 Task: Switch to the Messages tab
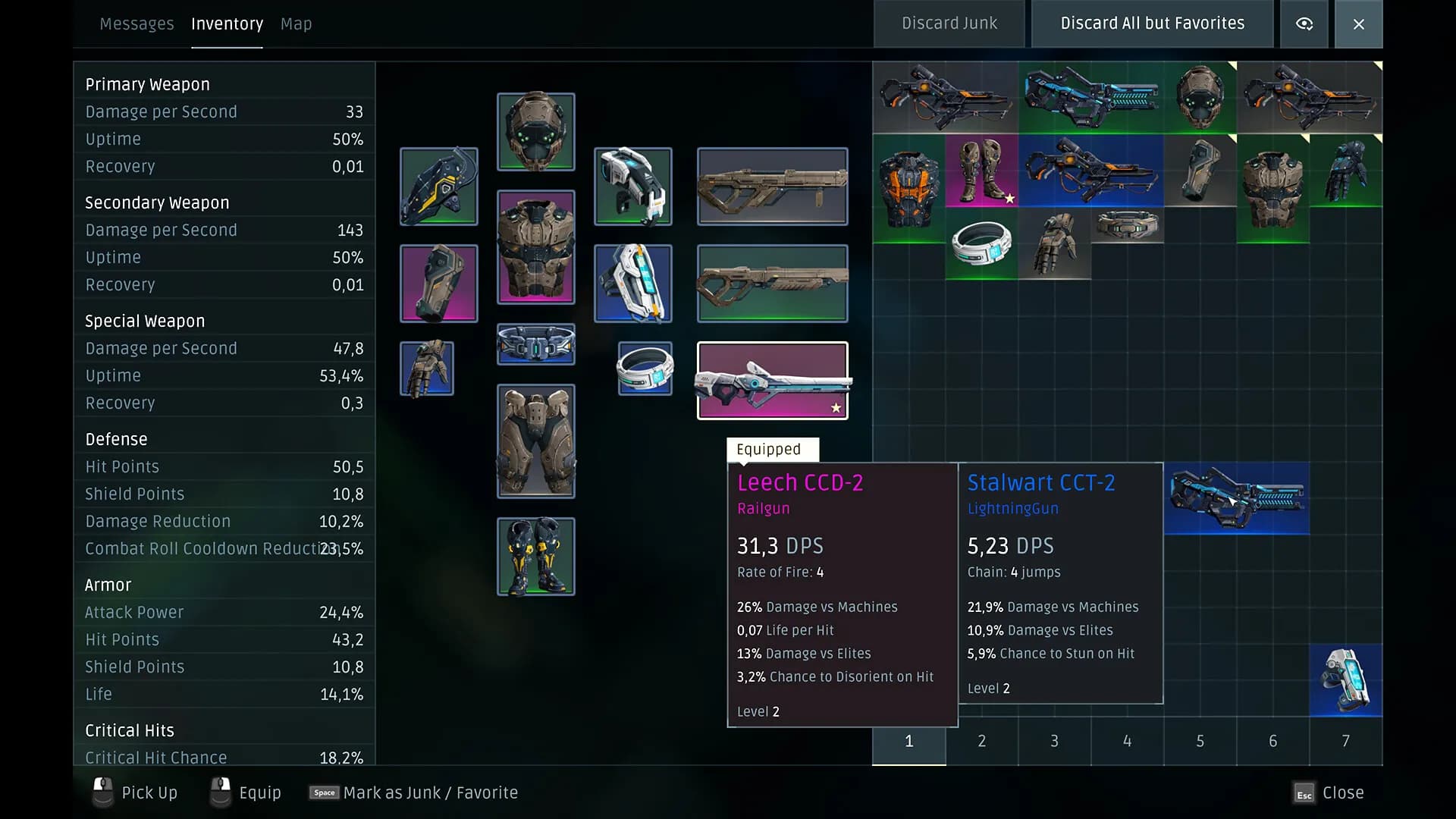(136, 24)
